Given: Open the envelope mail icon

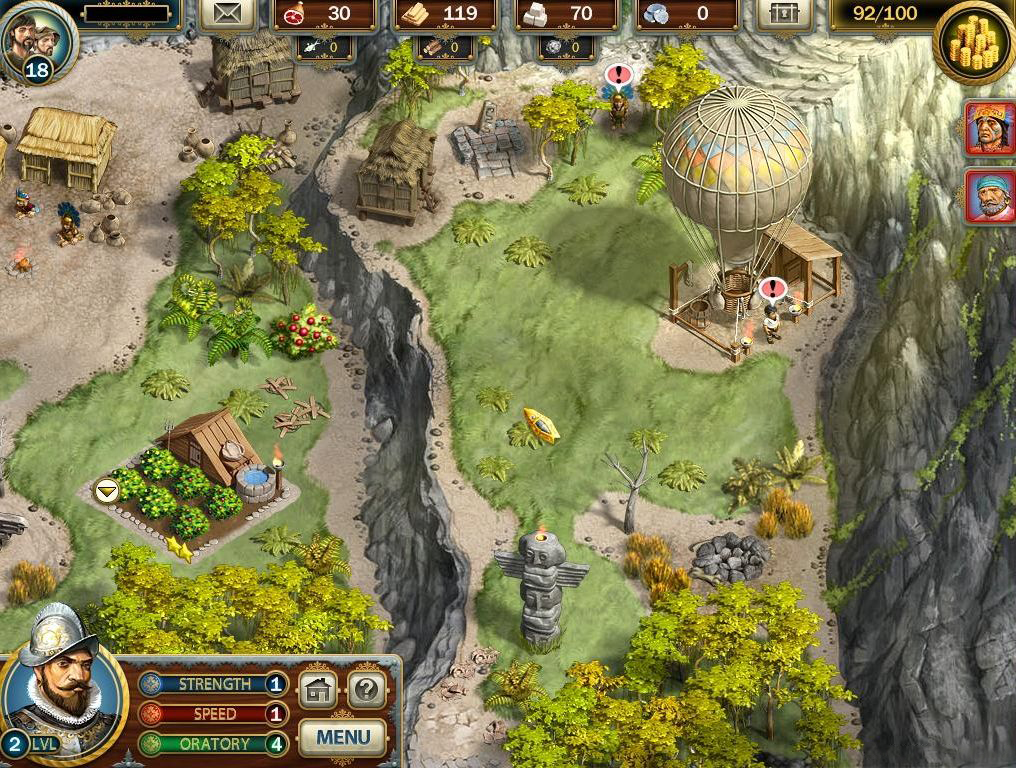Looking at the screenshot, I should click(227, 14).
